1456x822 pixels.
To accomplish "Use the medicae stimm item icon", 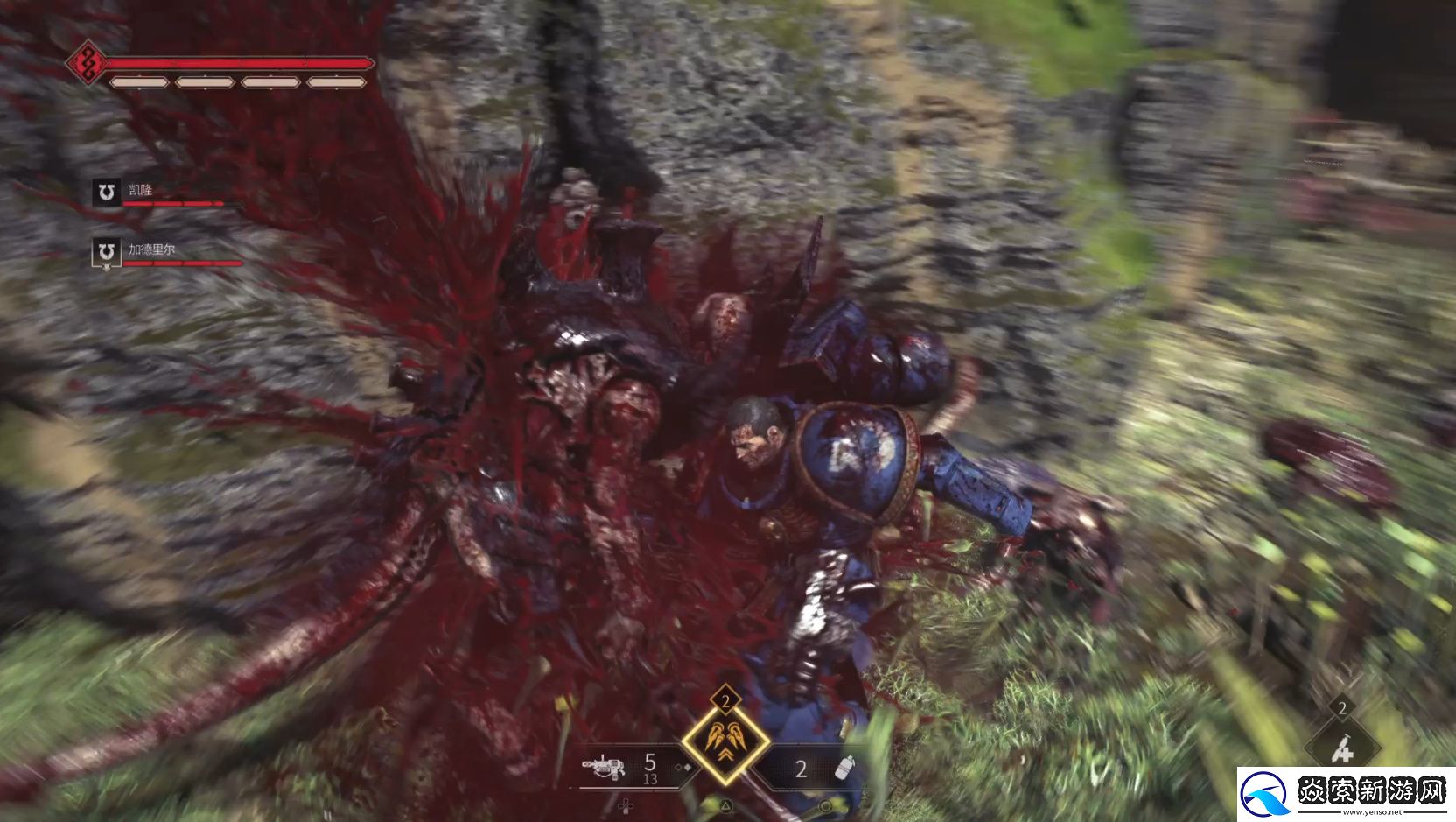I will pos(1341,750).
